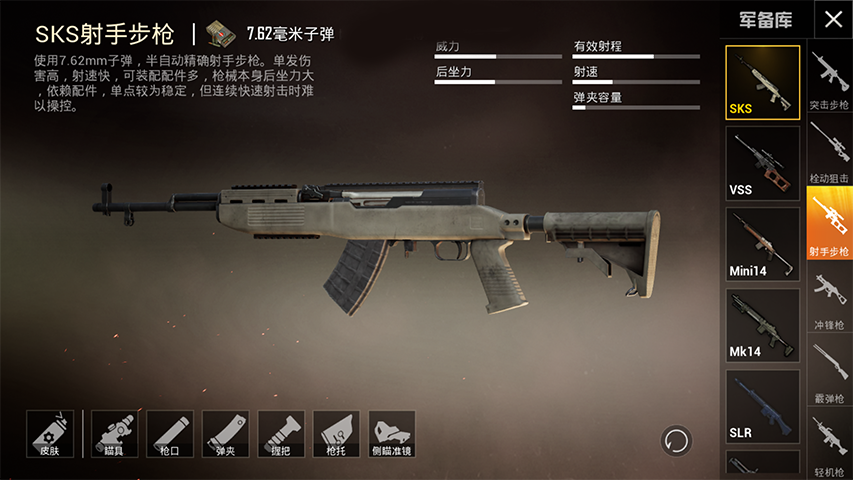The width and height of the screenshot is (854, 480).
Task: Choose the 瞄具 scope attachment slot
Action: (114, 434)
